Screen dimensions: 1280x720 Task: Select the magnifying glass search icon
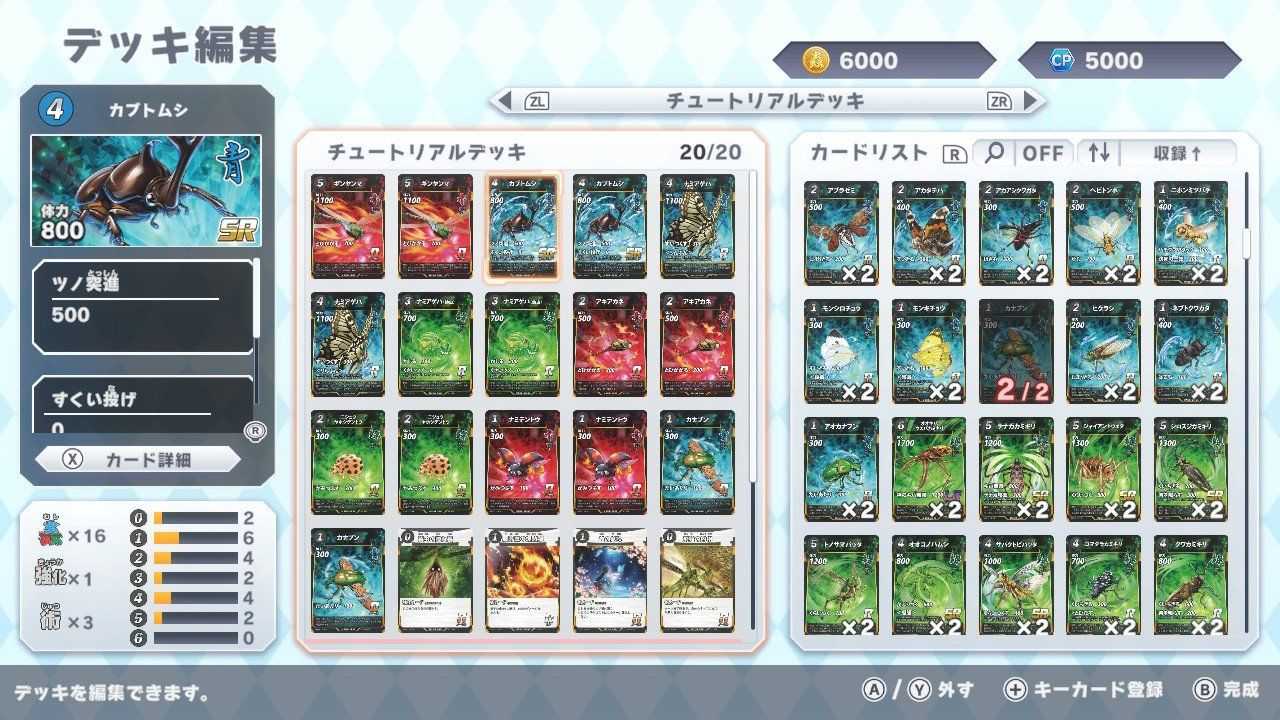996,152
